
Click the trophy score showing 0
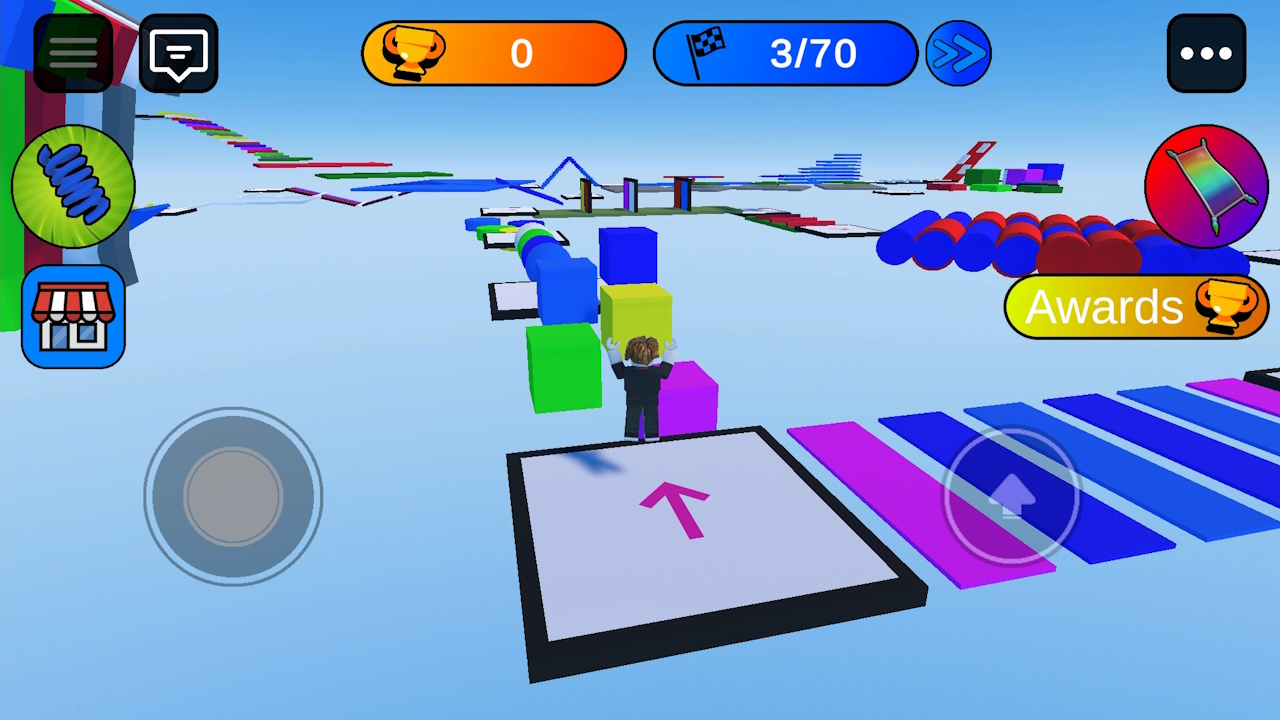tap(522, 53)
